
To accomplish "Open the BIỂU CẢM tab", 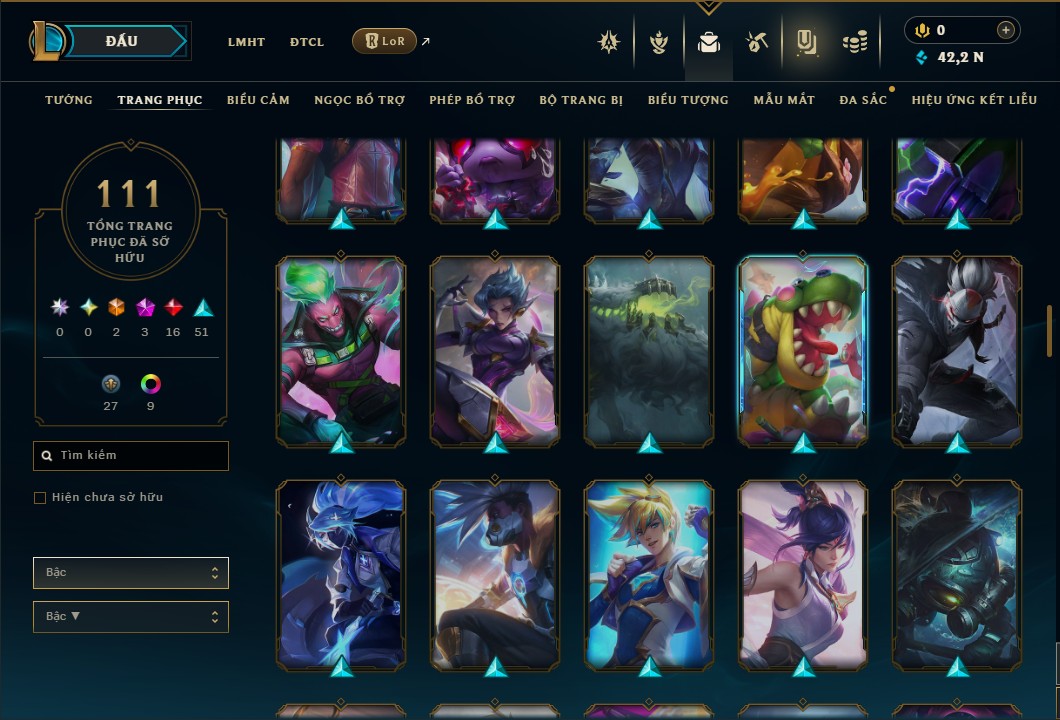I will pos(258,100).
